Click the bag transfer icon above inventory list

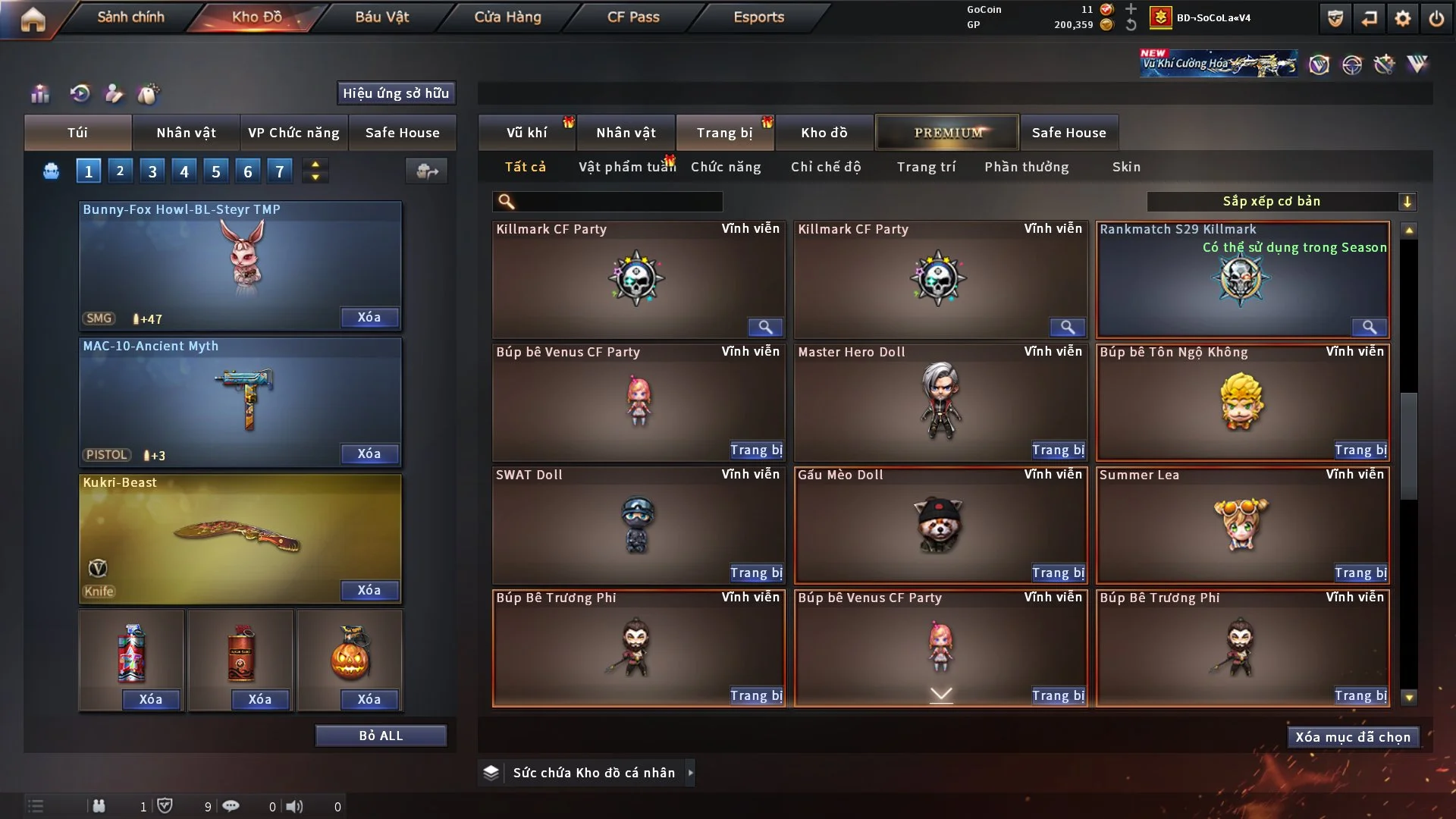coord(425,171)
